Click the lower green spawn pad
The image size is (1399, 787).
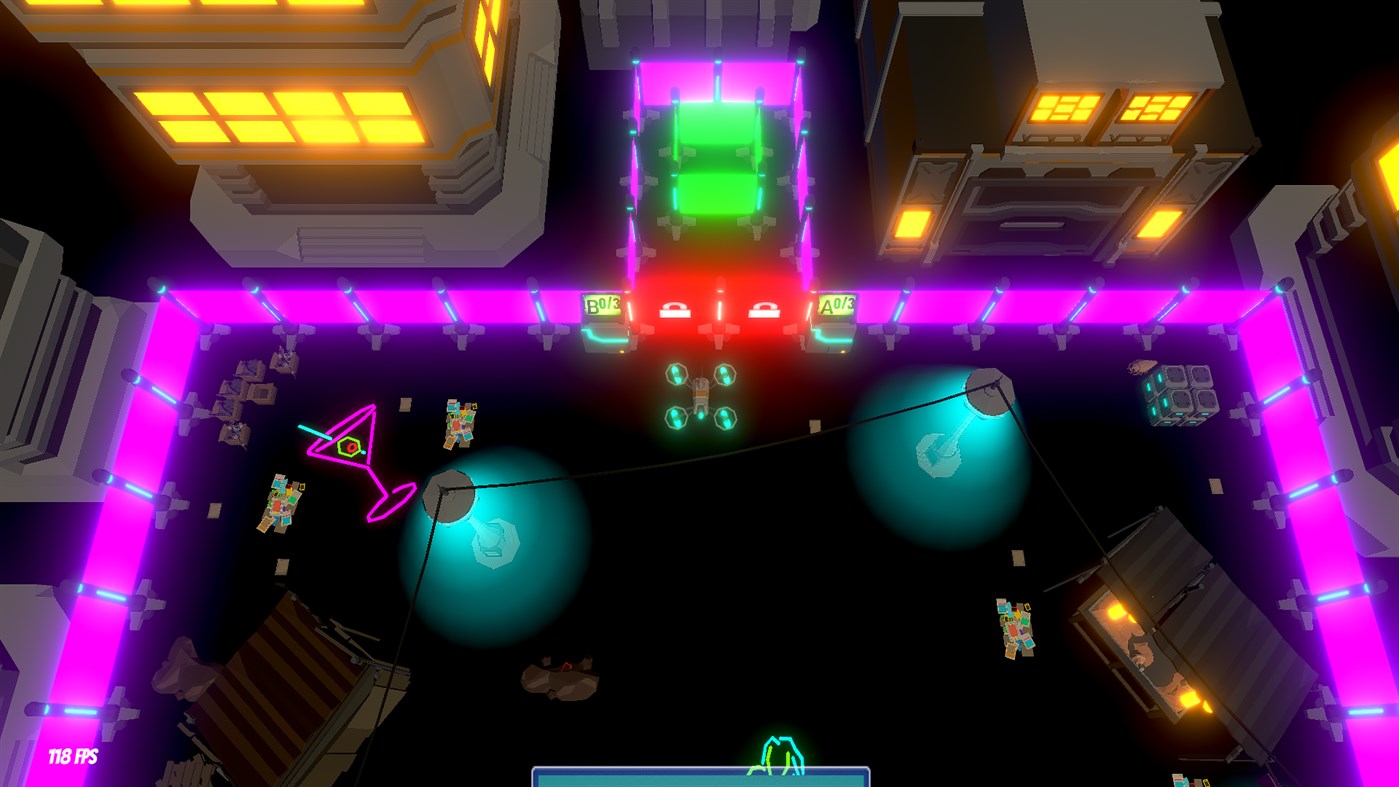pyautogui.click(x=718, y=195)
